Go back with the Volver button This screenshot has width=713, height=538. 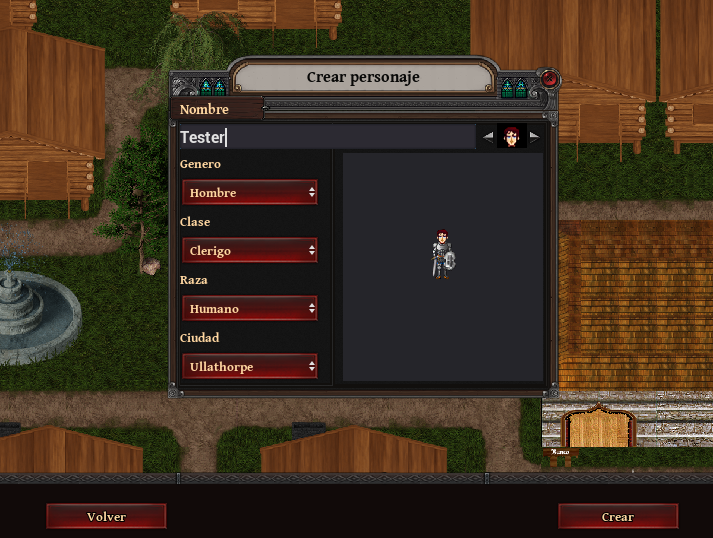[x=106, y=516]
